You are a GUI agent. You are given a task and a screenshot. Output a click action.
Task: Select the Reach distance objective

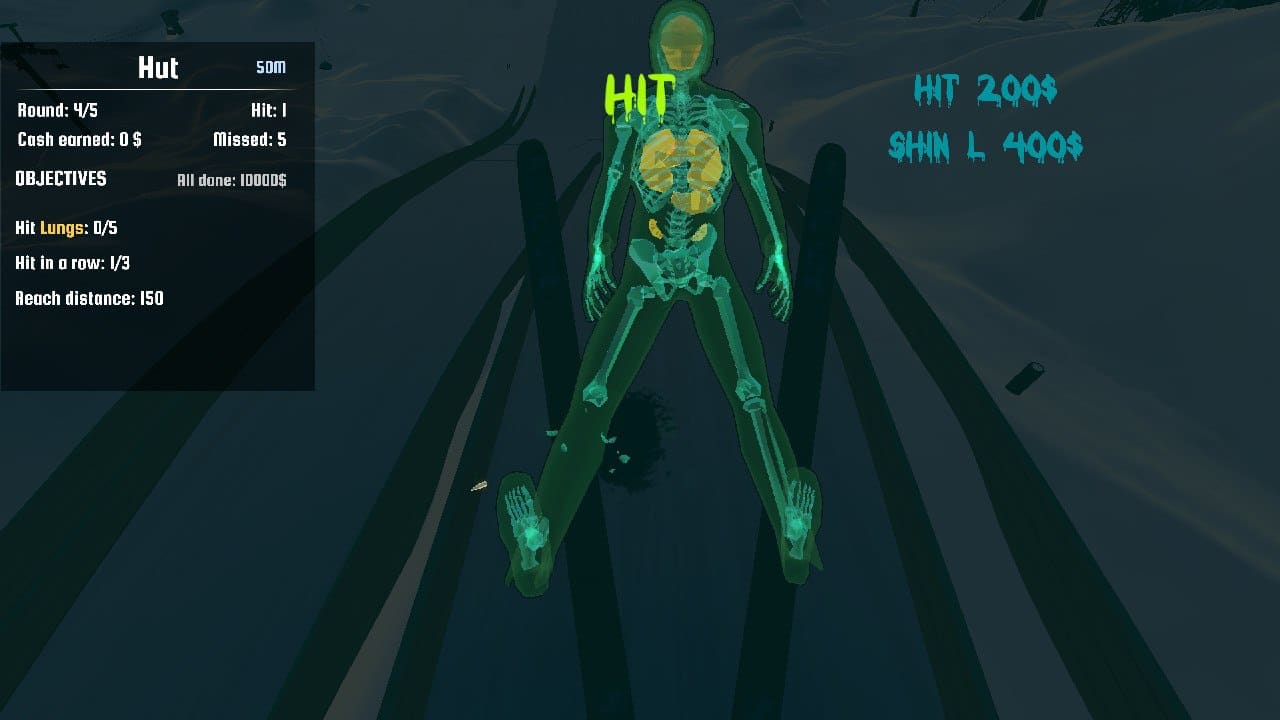[89, 298]
